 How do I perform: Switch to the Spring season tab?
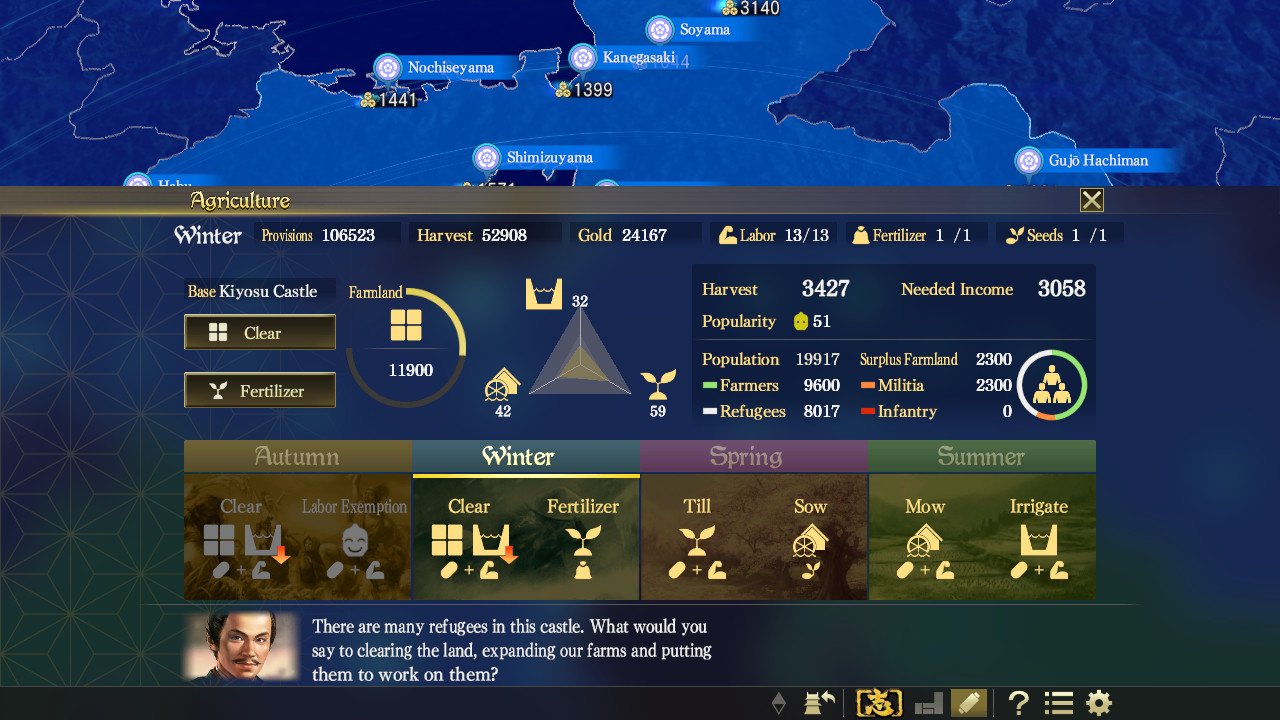(753, 457)
